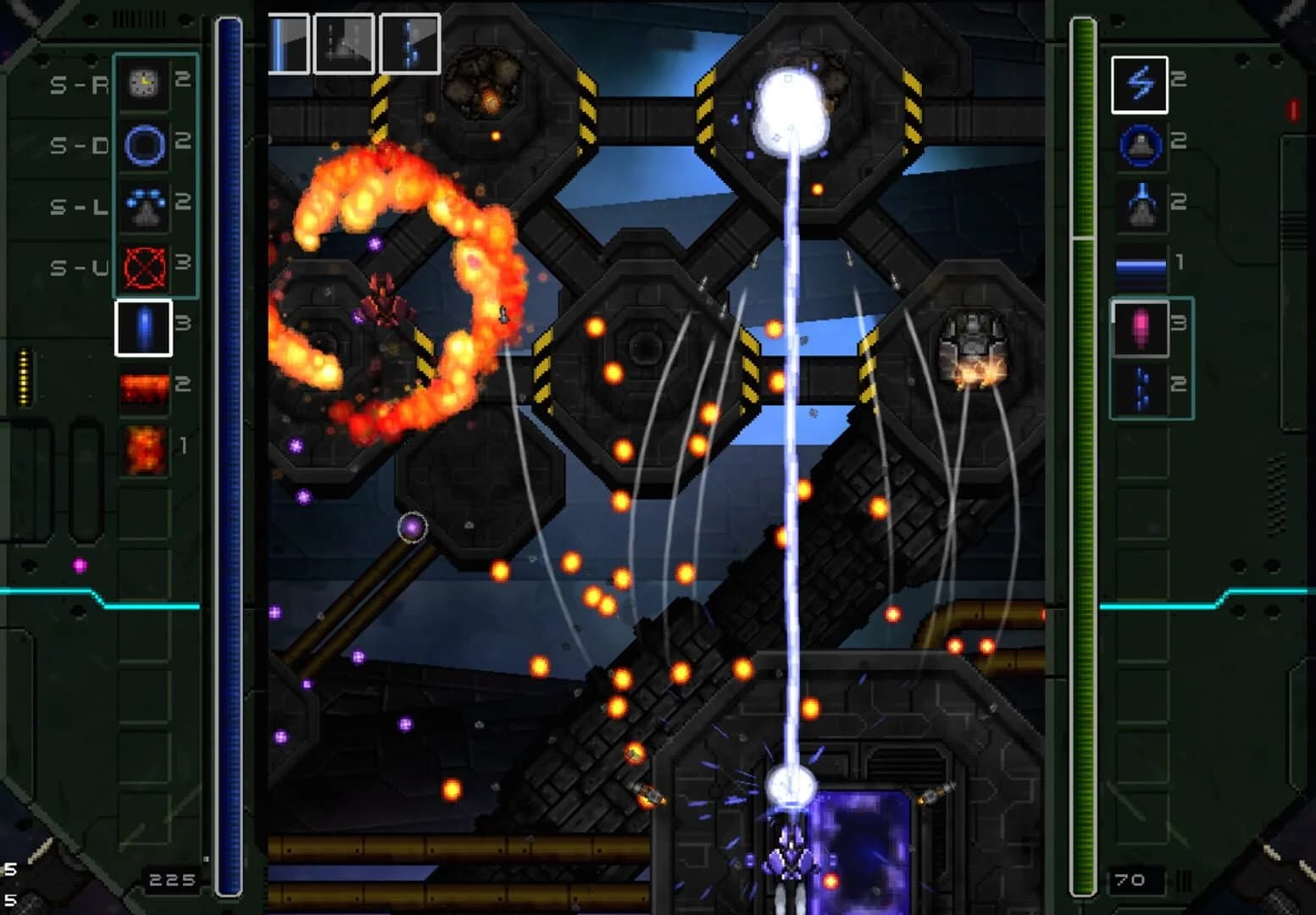Toggle the red indicator light on the right panel

tap(1293, 108)
